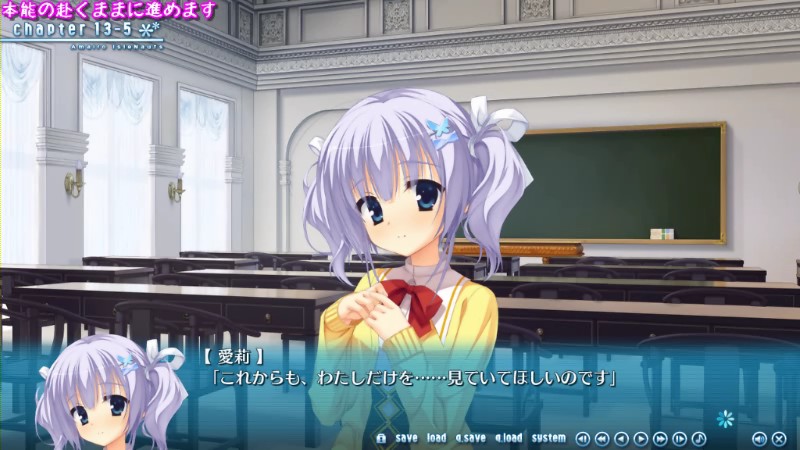Fast-forward with the double-right arrow button

tap(660, 438)
